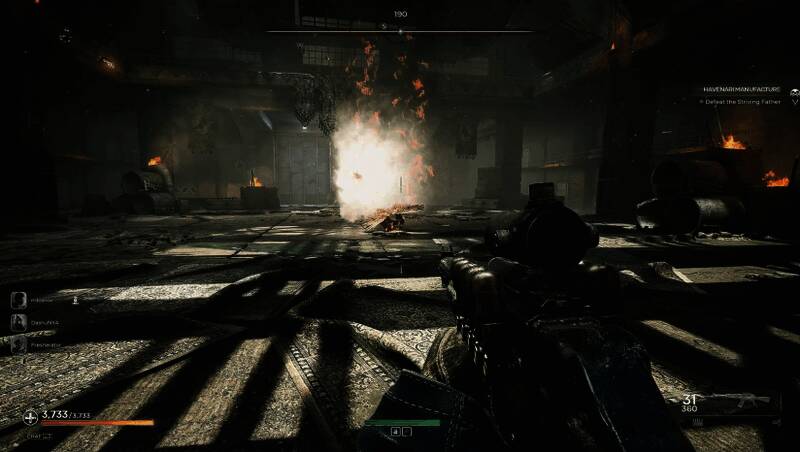
Task: Select the third squad member portrait
Action: pos(18,344)
